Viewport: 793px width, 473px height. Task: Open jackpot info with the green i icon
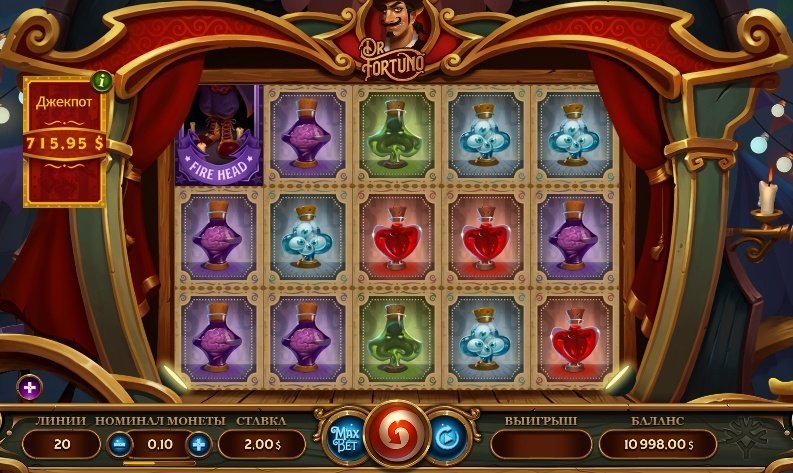(101, 80)
